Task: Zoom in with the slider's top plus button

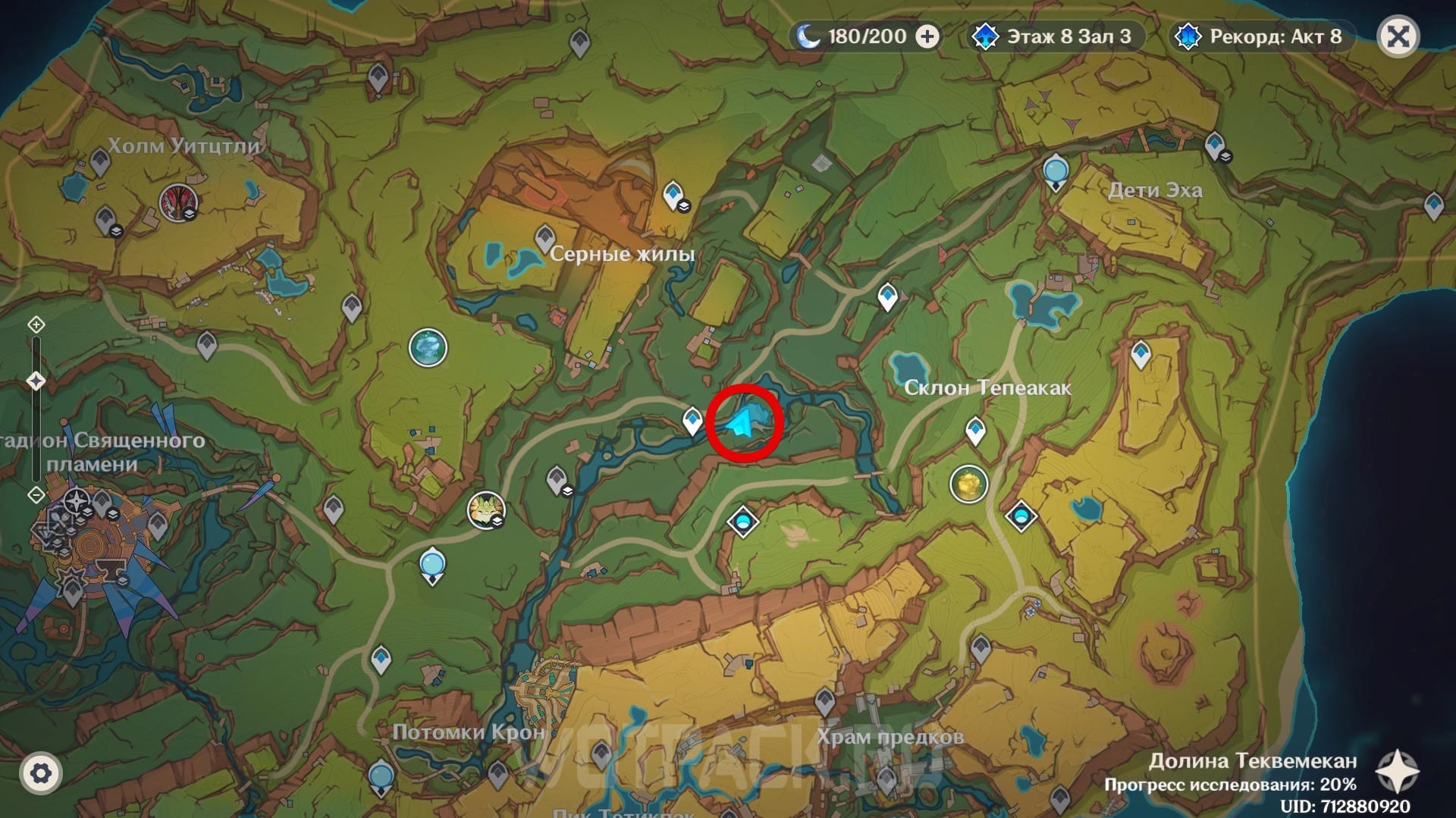Action: [36, 325]
